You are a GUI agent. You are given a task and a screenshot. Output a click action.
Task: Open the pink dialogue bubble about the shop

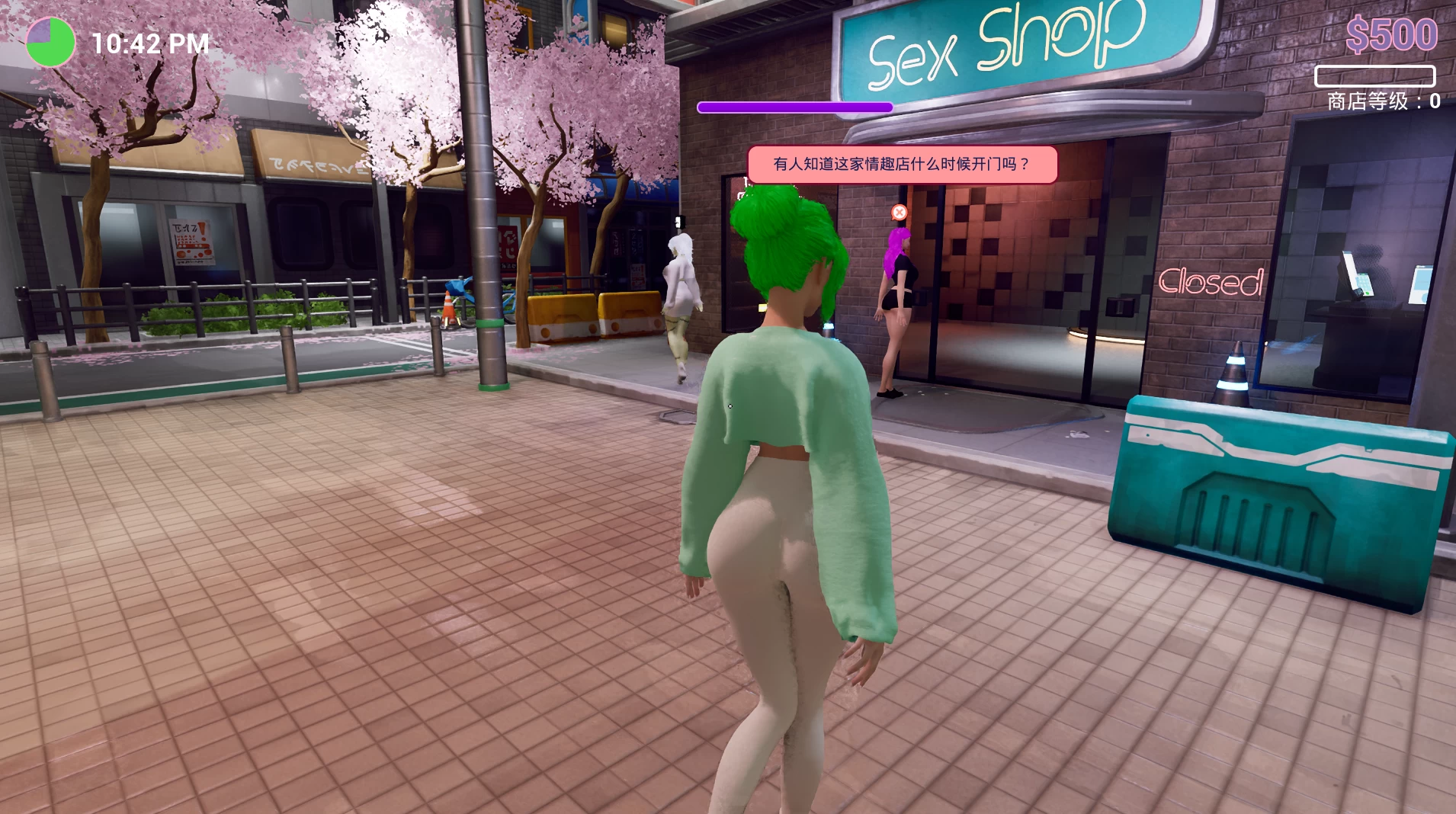[902, 162]
